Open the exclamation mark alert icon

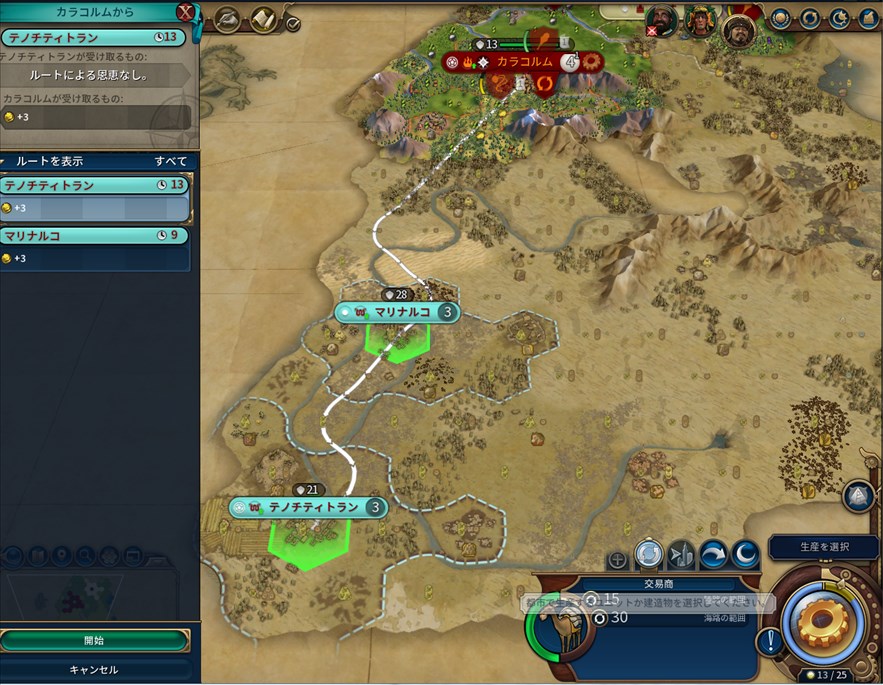[769, 640]
